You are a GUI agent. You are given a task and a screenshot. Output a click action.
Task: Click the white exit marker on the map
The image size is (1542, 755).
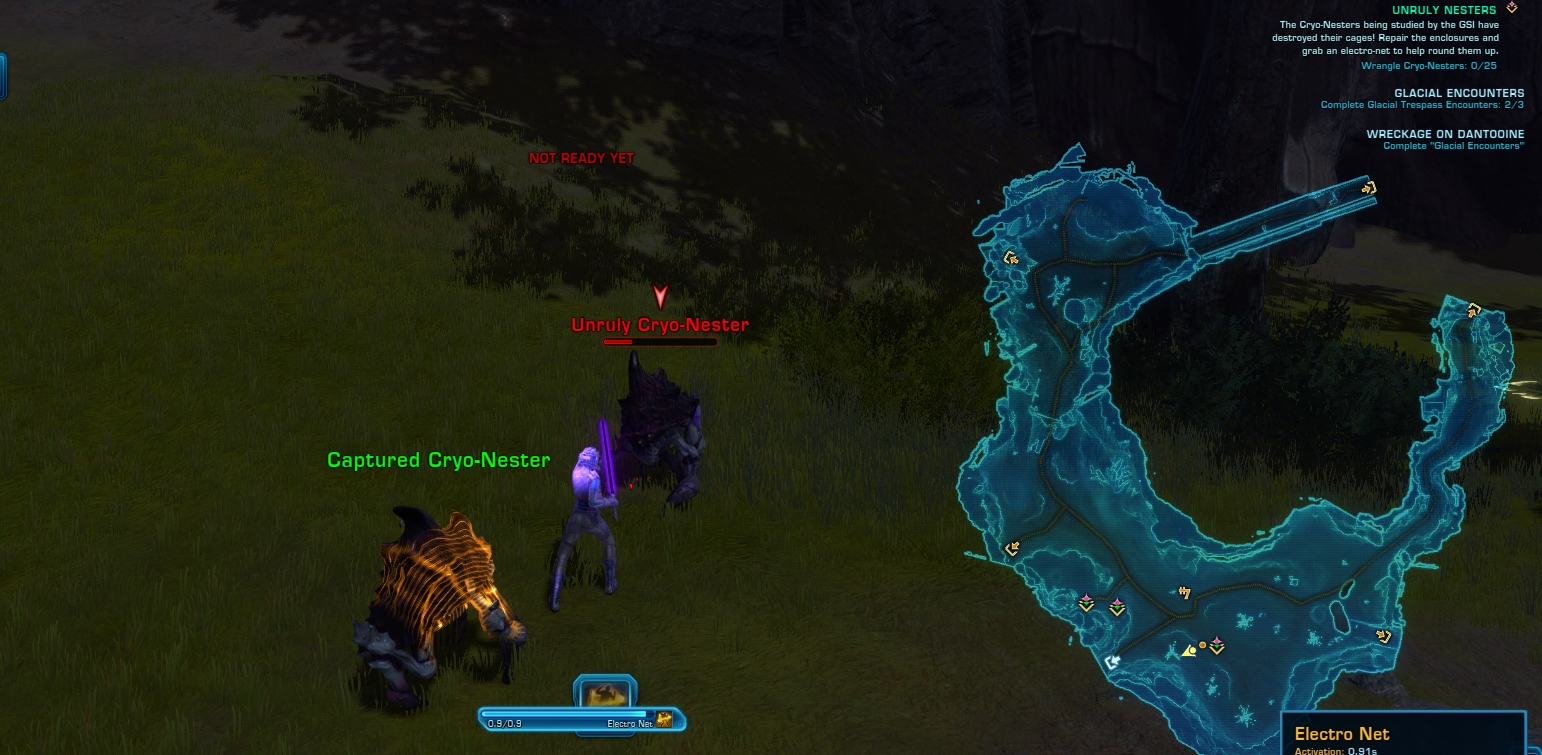click(x=1111, y=662)
